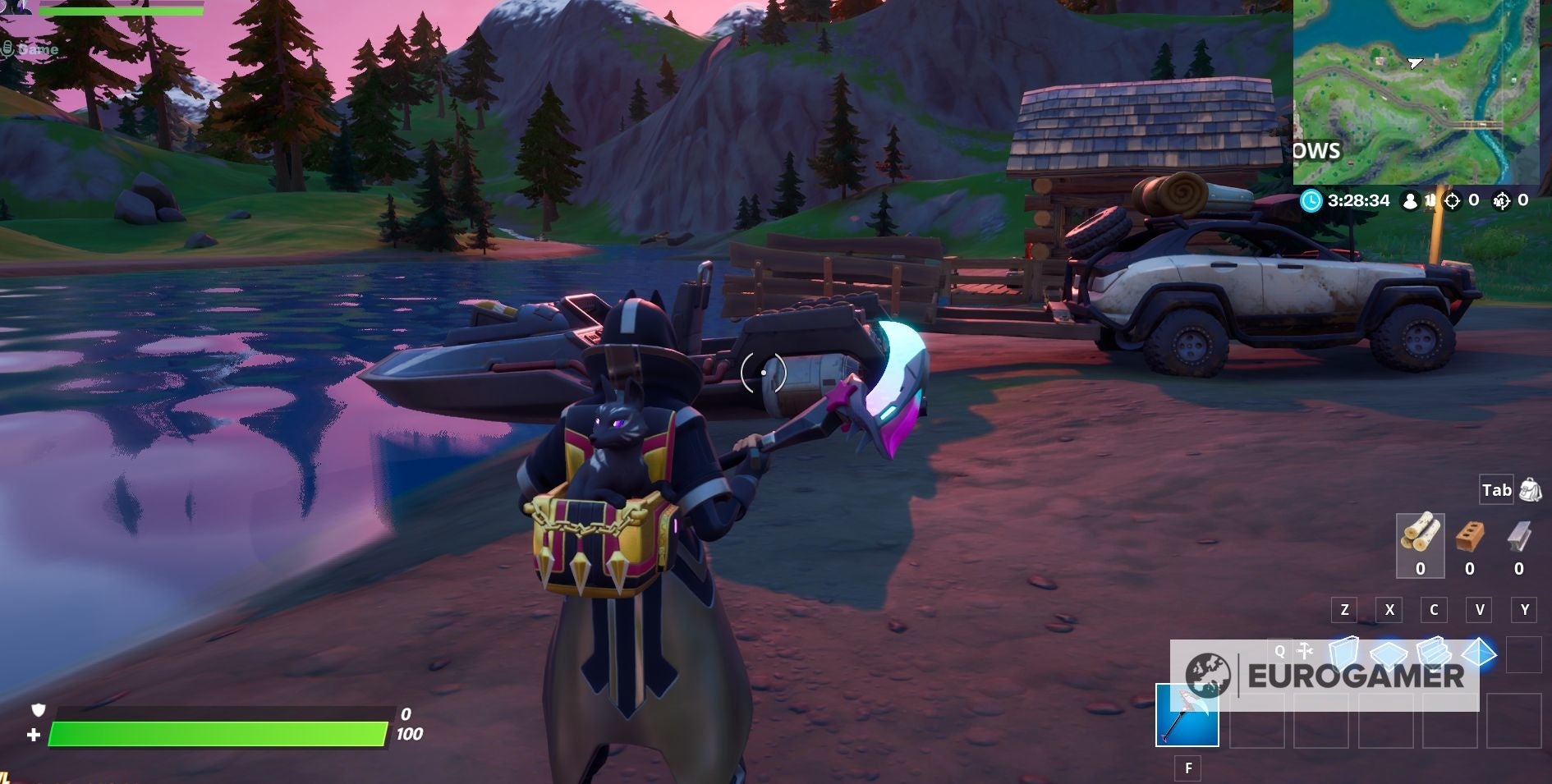Select the pickaxe in the hotbar

1187,715
